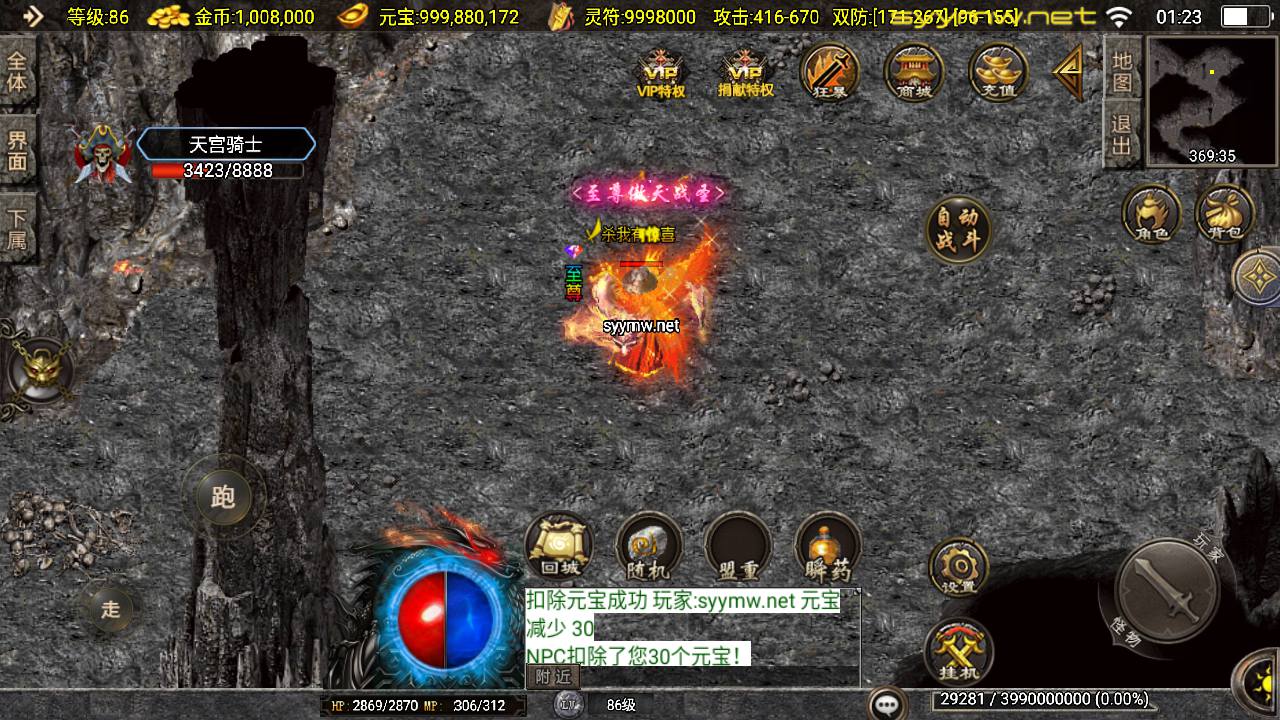Open the 商城 shop
This screenshot has width=1280, height=720.
pos(914,72)
